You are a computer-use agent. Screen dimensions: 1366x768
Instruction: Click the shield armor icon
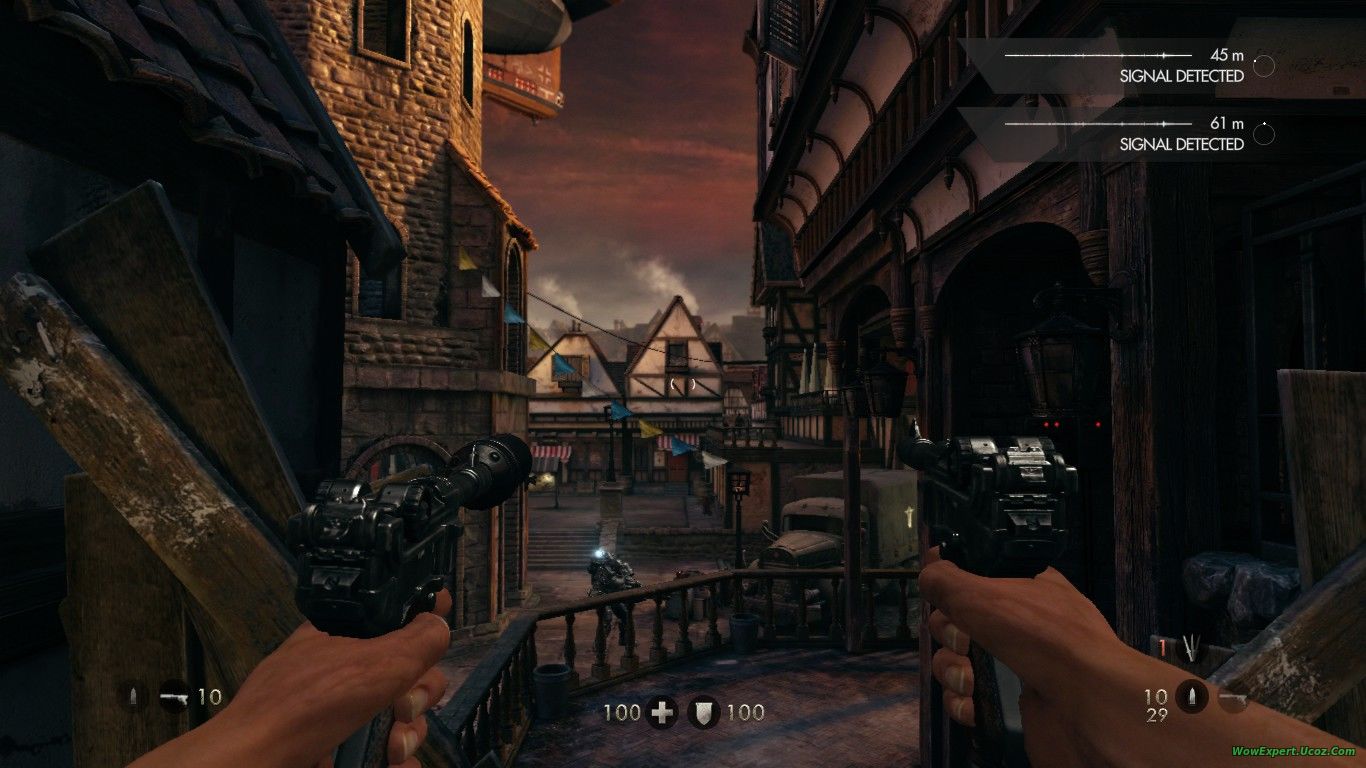pos(705,712)
